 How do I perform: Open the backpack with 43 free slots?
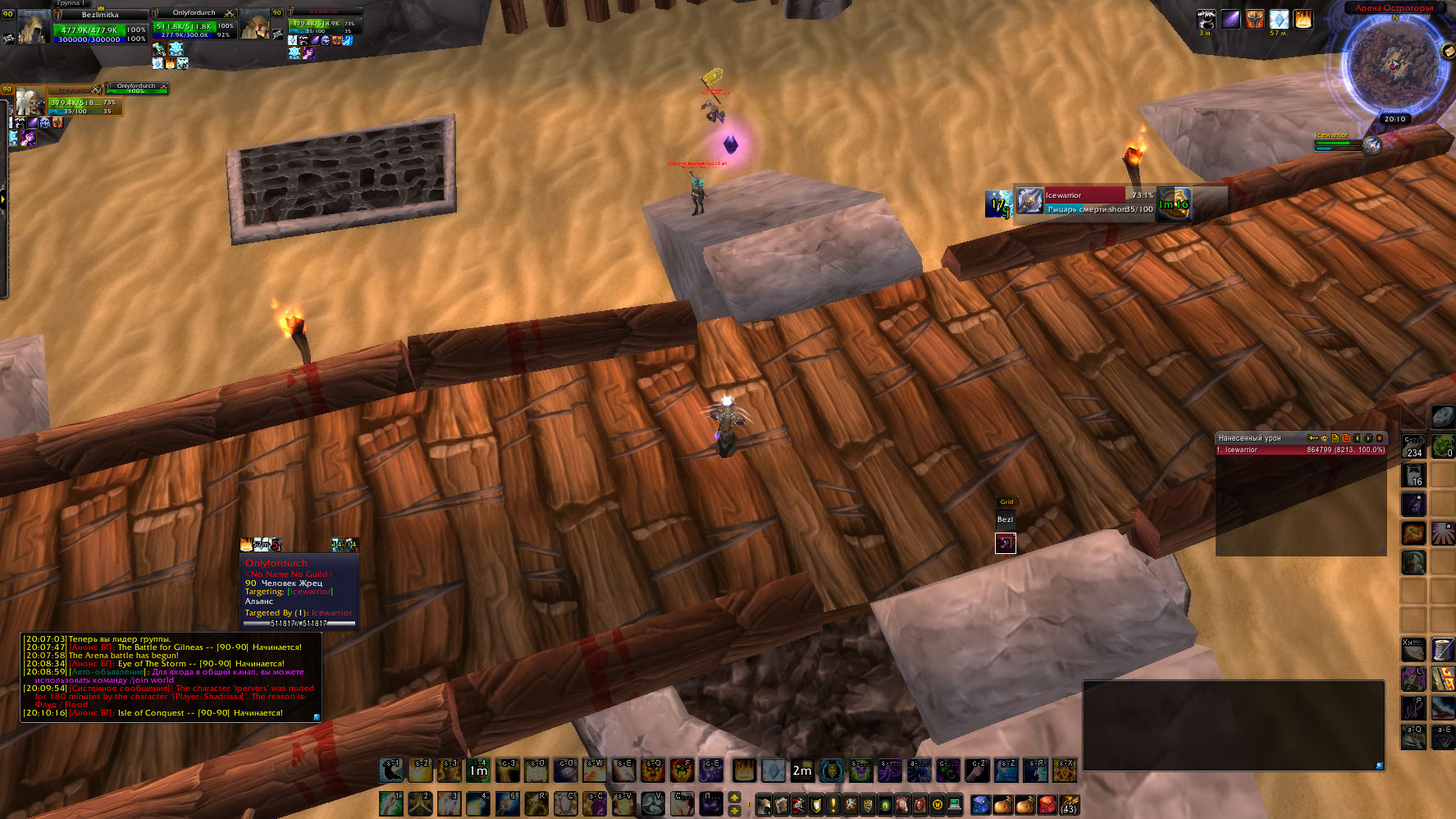pyautogui.click(x=1068, y=804)
